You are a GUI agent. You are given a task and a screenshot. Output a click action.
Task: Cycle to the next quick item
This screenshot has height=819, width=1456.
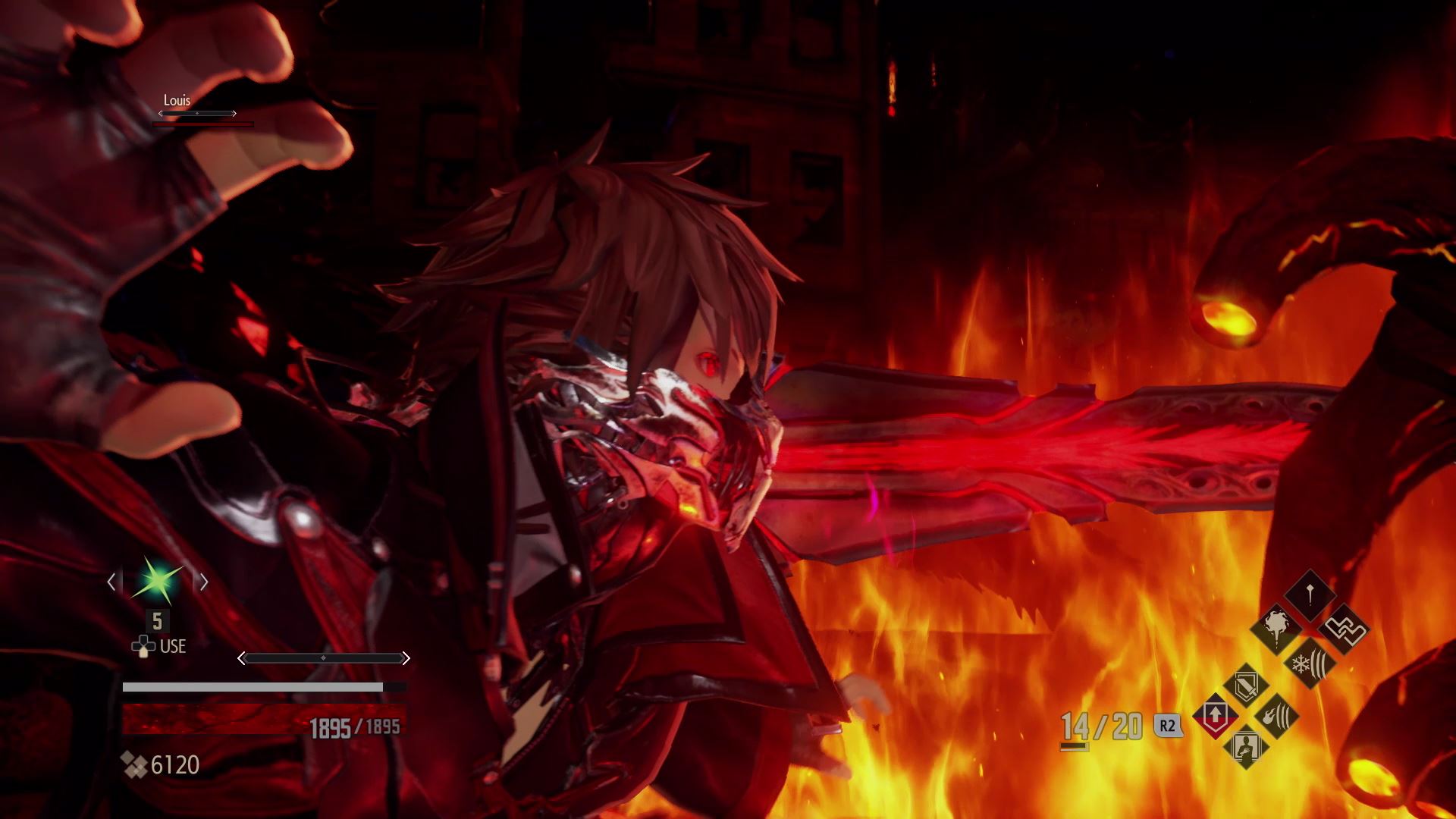[204, 582]
